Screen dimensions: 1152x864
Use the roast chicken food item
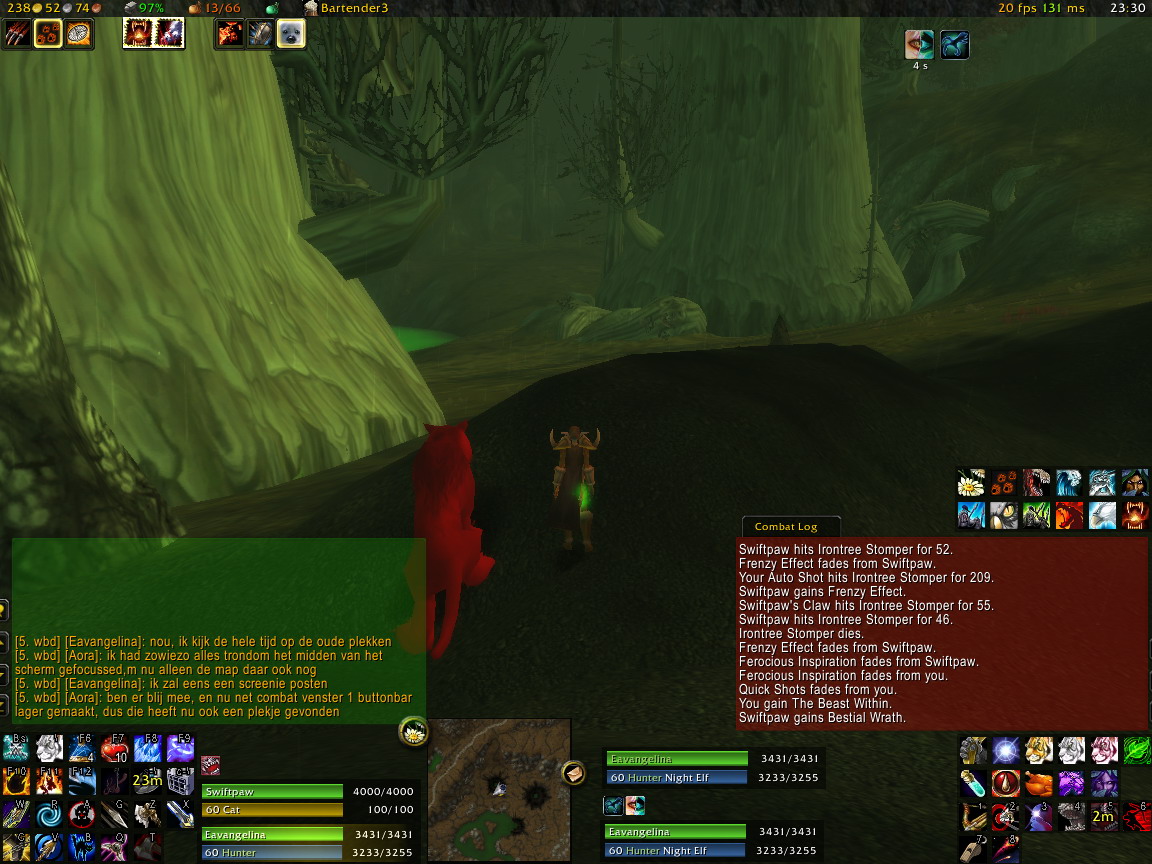[x=1039, y=783]
